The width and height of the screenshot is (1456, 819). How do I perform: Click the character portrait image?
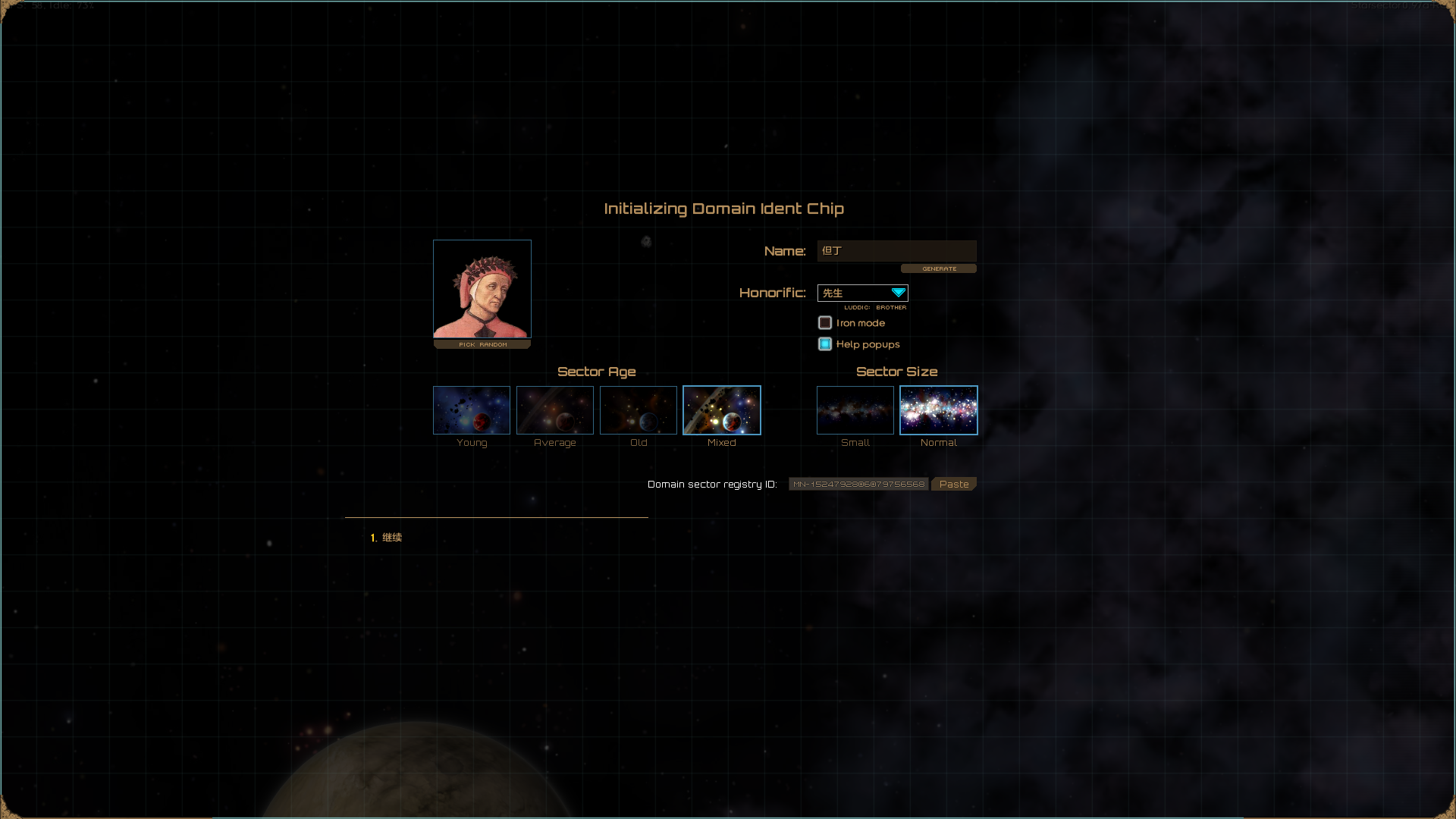pyautogui.click(x=482, y=289)
